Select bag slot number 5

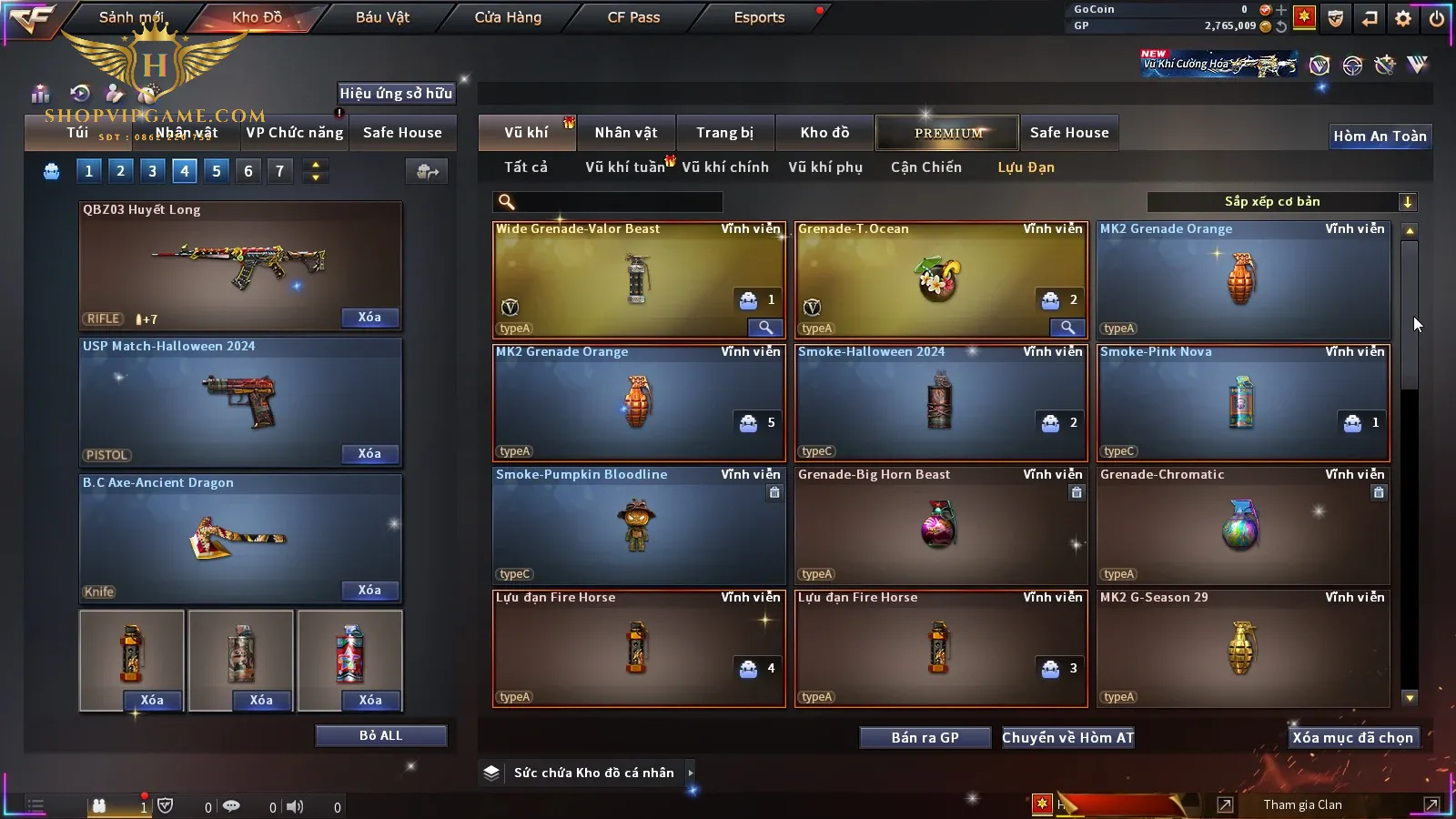pos(217,171)
